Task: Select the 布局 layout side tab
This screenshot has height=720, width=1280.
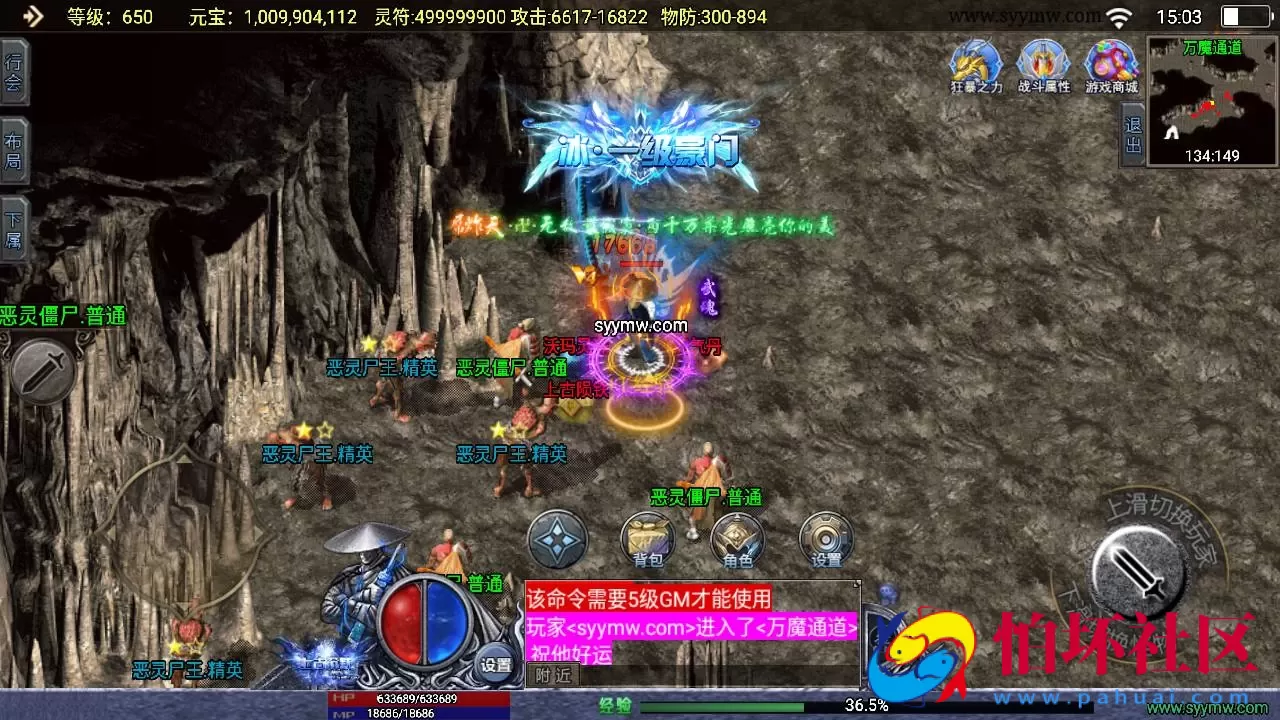Action: [14, 151]
